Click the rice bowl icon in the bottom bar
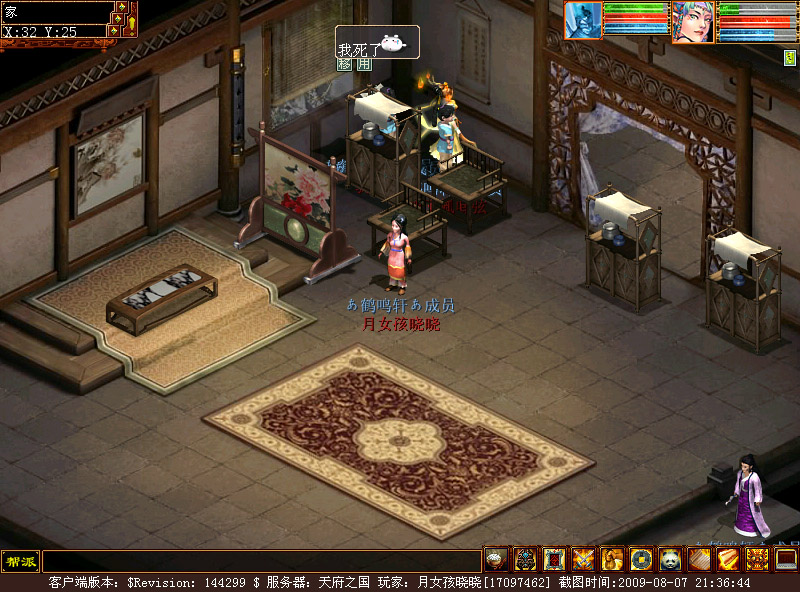Viewport: 800px width, 592px height. 496,559
